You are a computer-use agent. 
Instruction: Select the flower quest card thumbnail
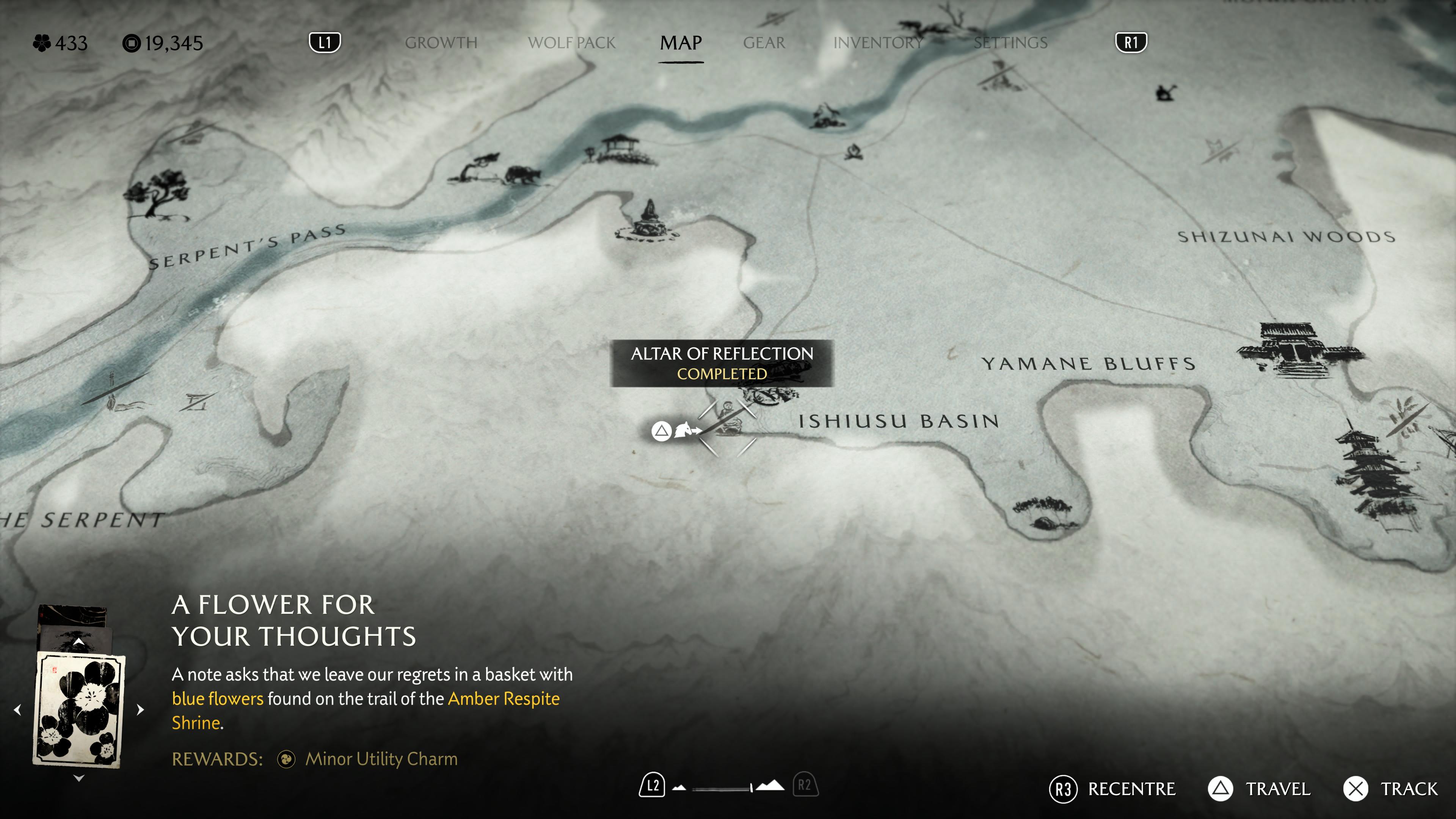(x=79, y=709)
